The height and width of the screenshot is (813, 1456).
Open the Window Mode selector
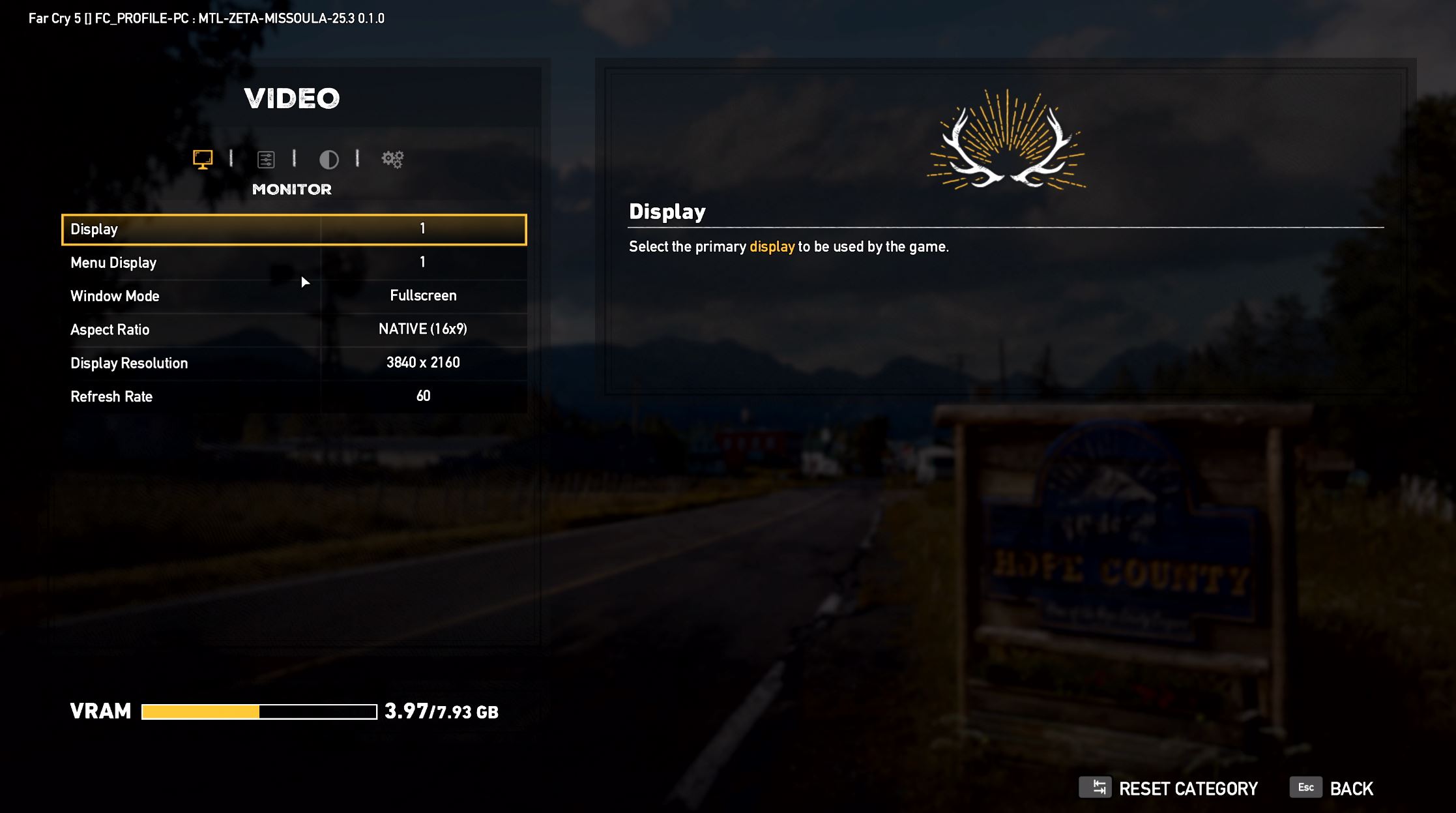(x=424, y=295)
